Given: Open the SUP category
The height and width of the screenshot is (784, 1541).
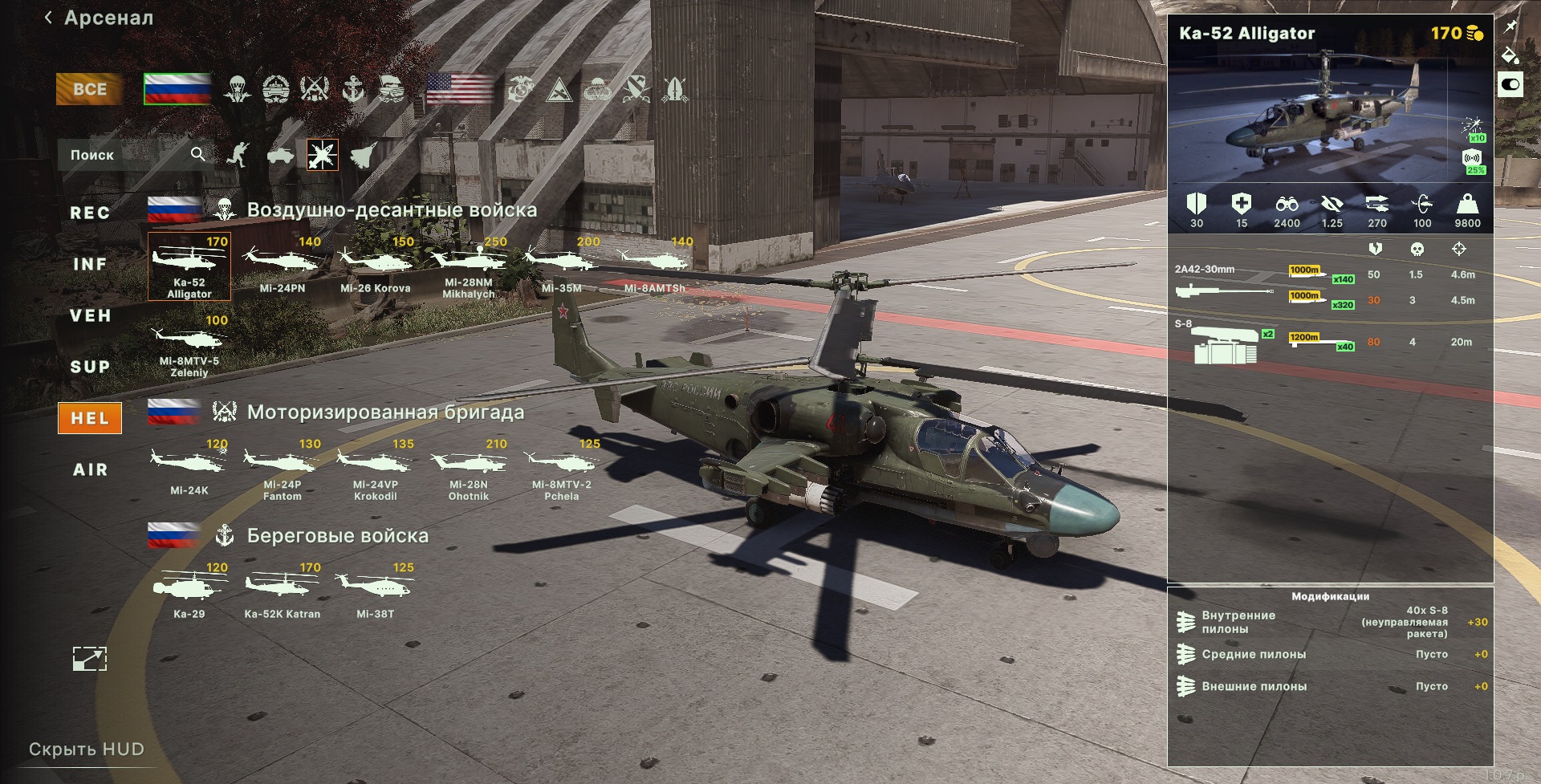Looking at the screenshot, I should click(90, 367).
